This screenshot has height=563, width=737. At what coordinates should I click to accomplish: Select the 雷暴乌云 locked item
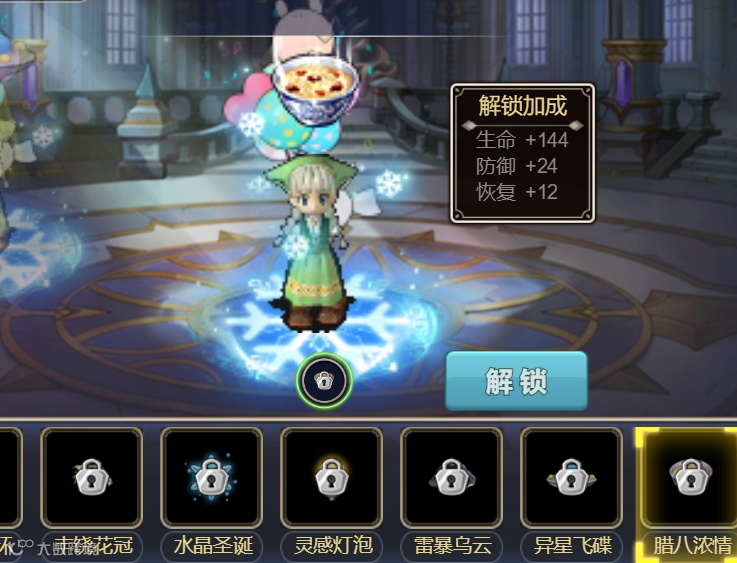[451, 478]
